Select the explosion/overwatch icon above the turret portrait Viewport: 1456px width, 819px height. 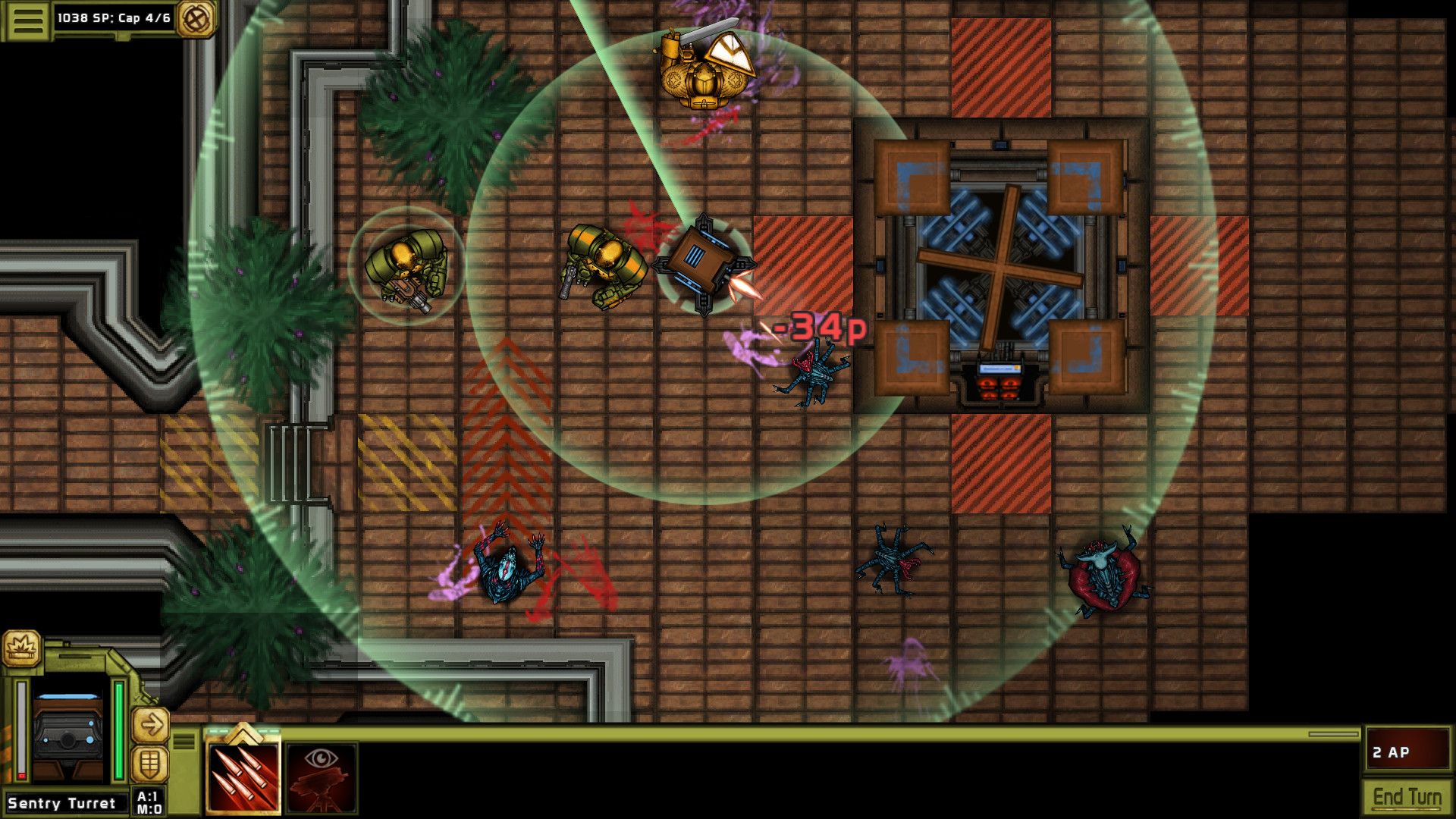pos(23,649)
